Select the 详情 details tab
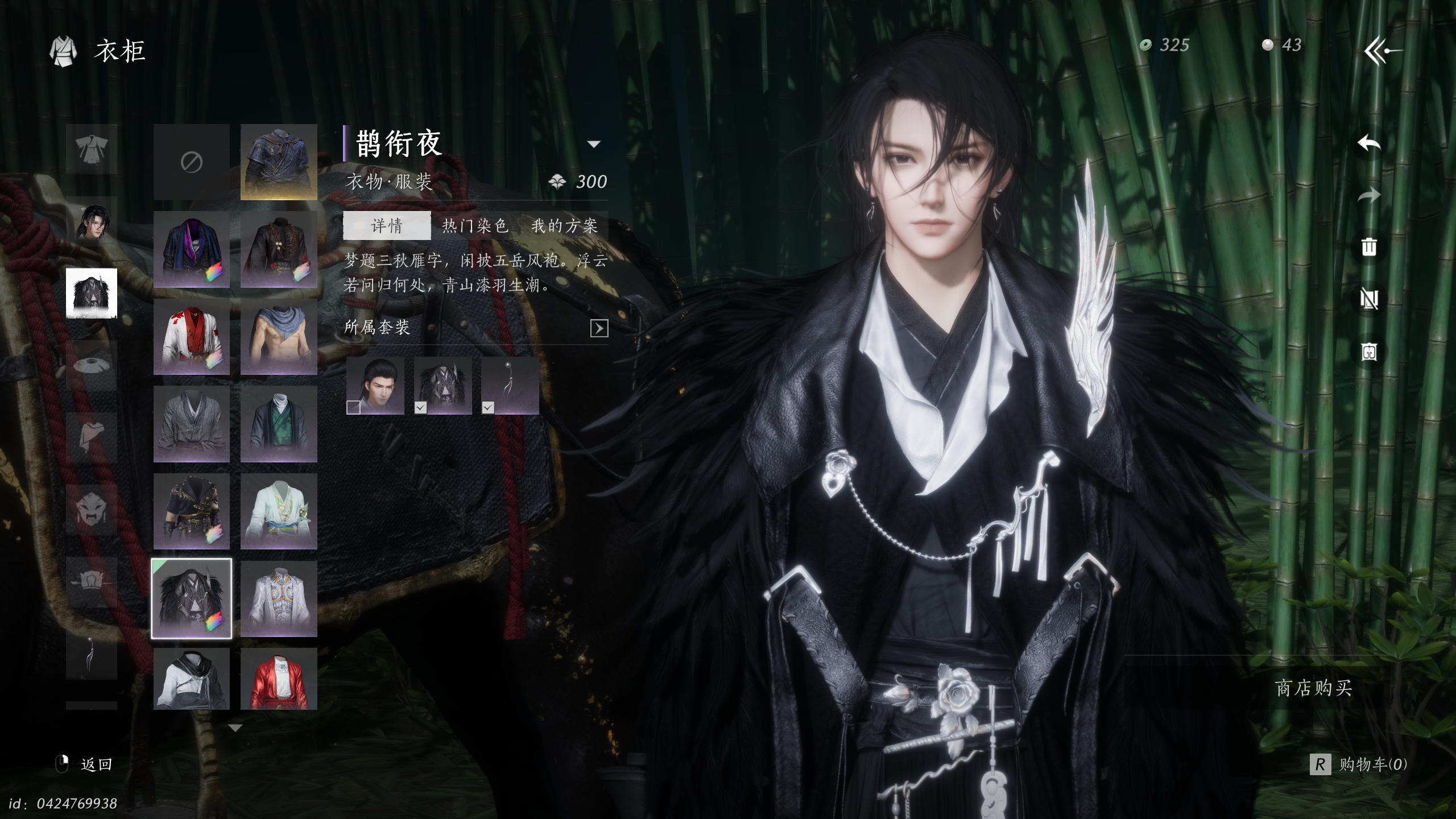This screenshot has height=819, width=1456. (x=387, y=226)
